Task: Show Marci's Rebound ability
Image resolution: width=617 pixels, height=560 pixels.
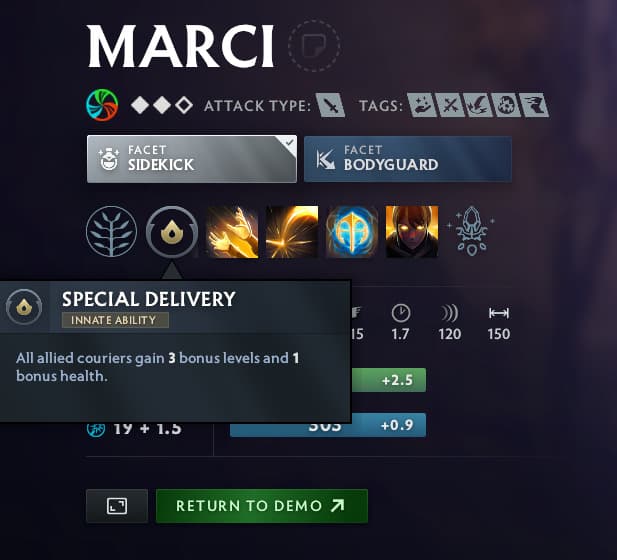Action: pos(292,232)
